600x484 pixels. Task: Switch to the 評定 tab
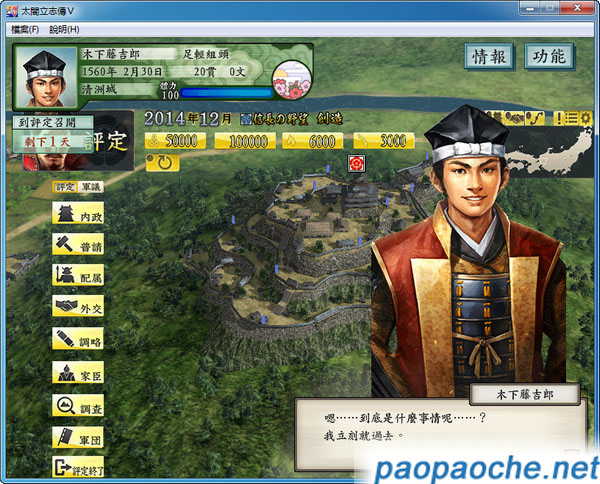[64, 186]
